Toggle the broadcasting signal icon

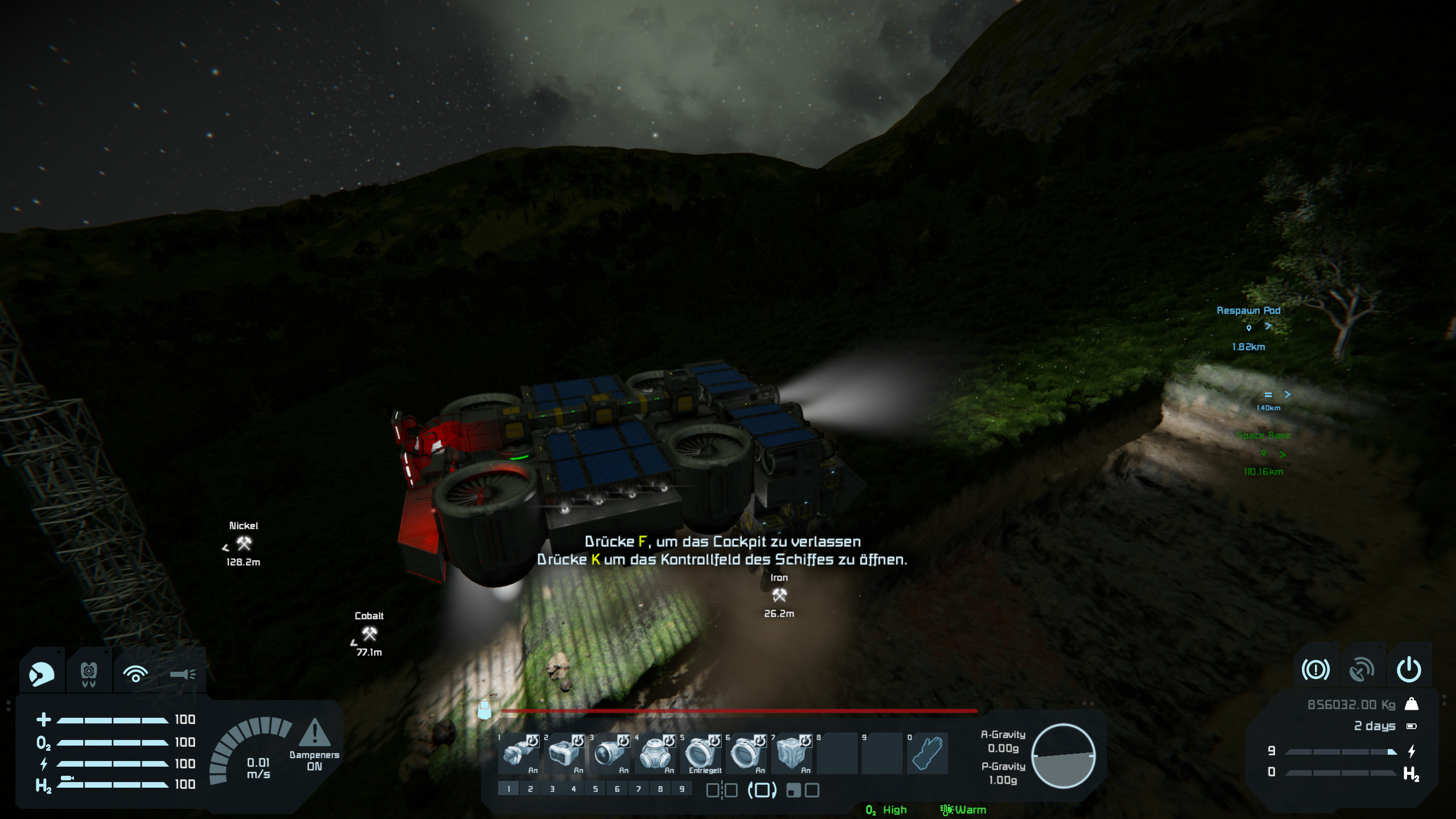pos(135,674)
